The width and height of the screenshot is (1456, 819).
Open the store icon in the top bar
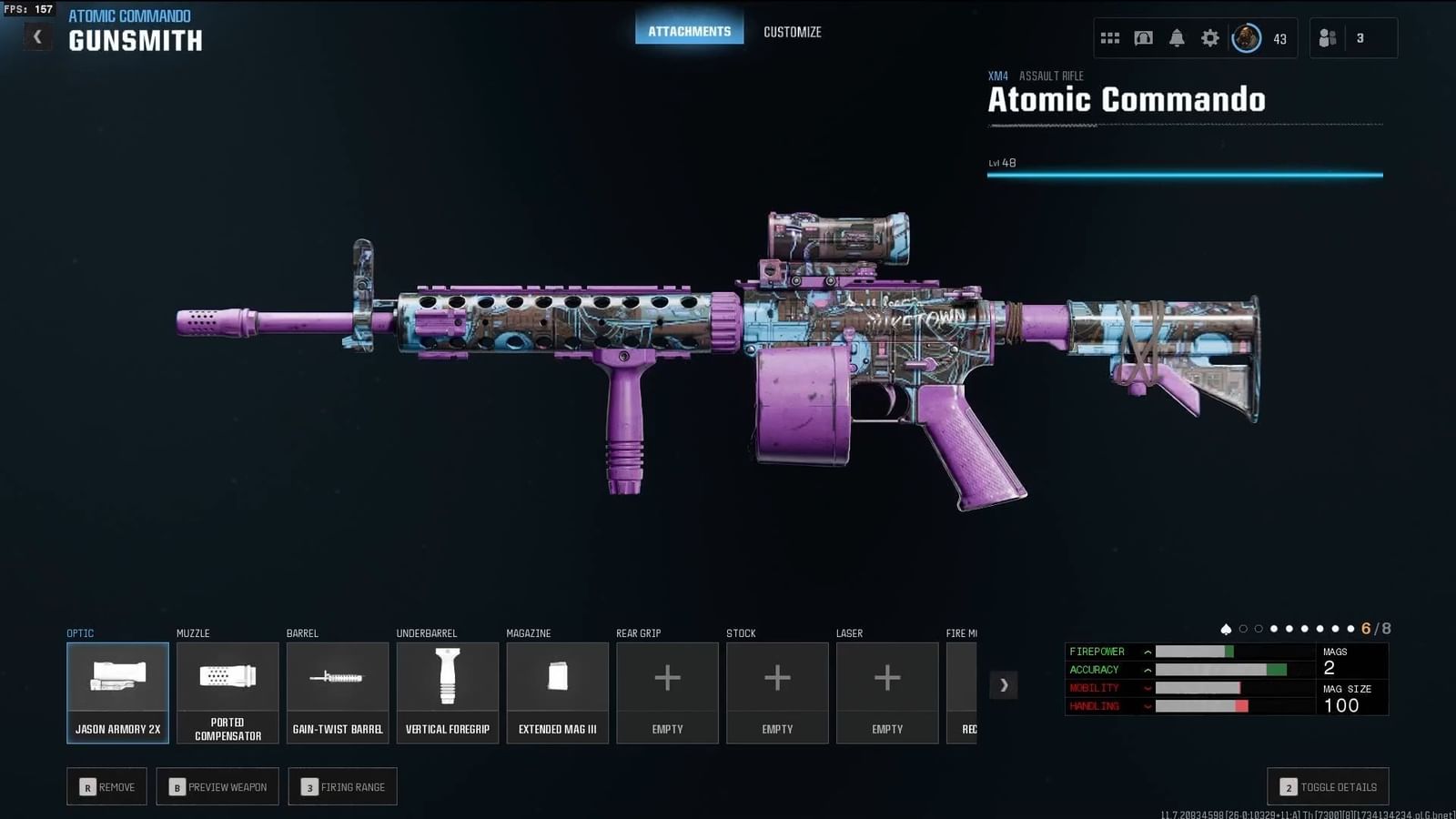click(x=1143, y=37)
